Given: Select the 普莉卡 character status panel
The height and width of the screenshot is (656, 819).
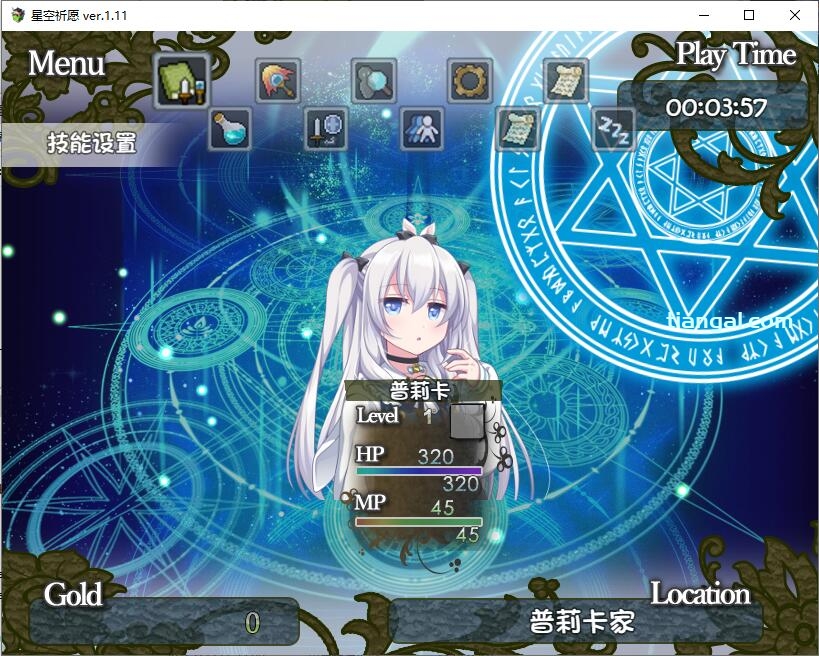Looking at the screenshot, I should pos(421,460).
